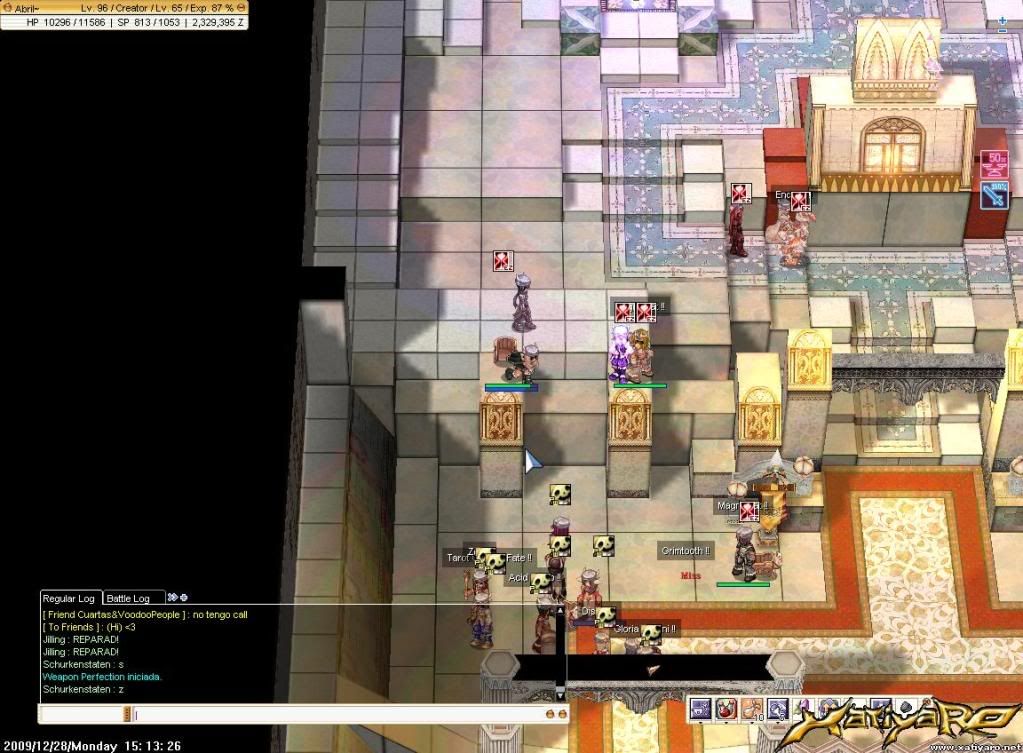Click the status window's right round button
The height and width of the screenshot is (753, 1023).
(243, 8)
